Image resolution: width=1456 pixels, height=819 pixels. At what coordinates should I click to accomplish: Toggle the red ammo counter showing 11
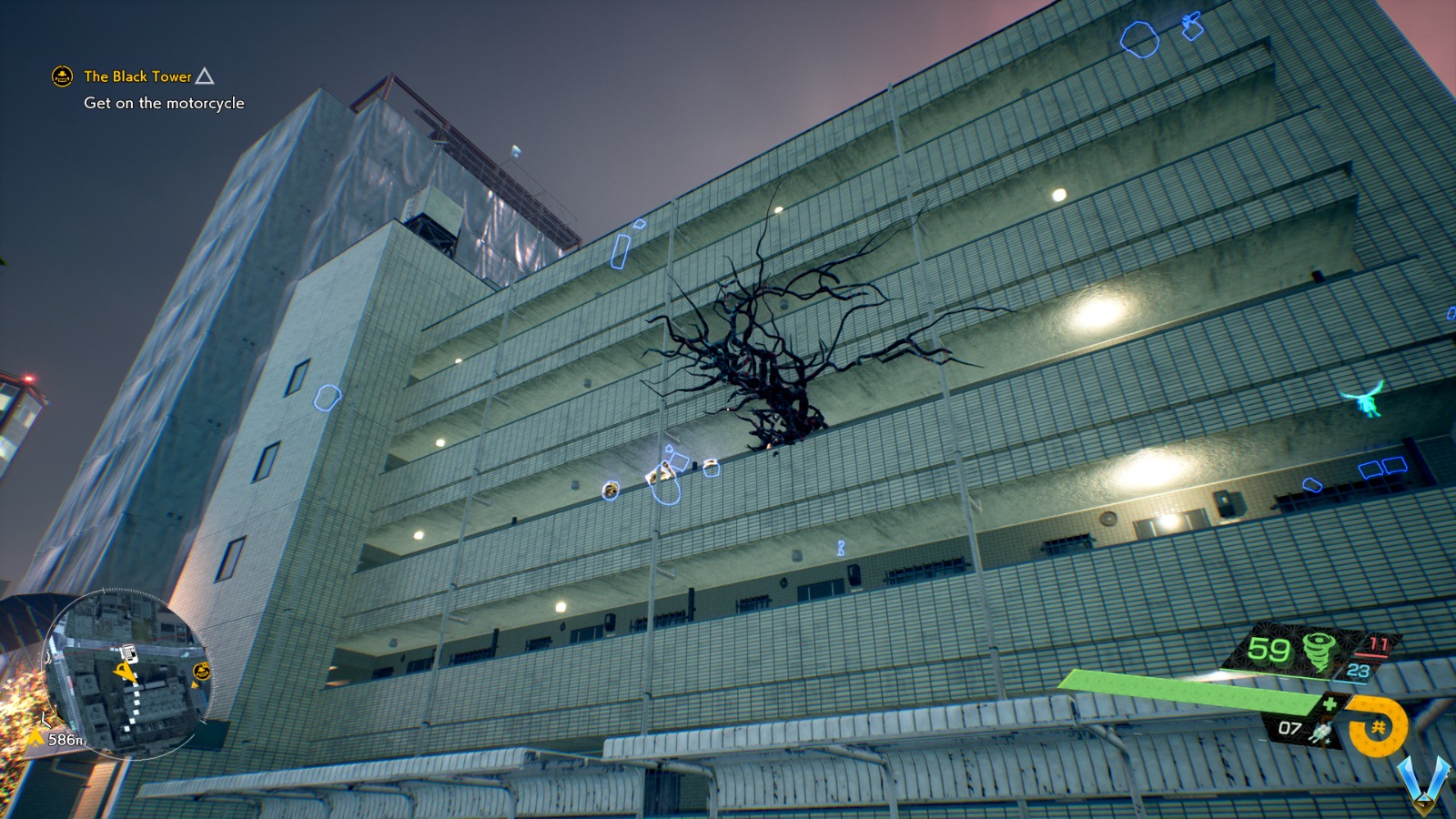[1379, 642]
